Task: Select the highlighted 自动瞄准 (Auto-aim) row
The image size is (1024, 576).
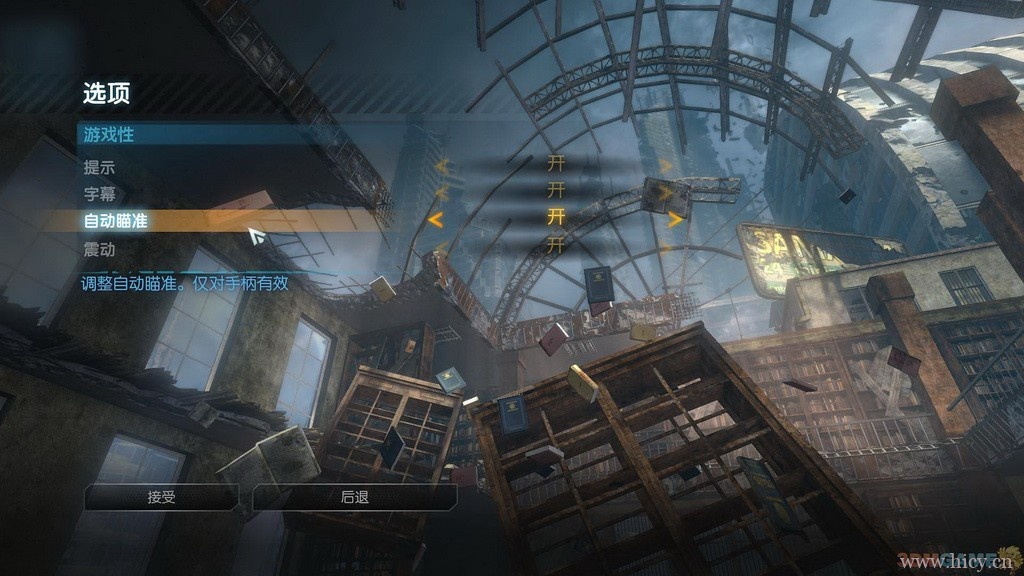Action: click(116, 220)
